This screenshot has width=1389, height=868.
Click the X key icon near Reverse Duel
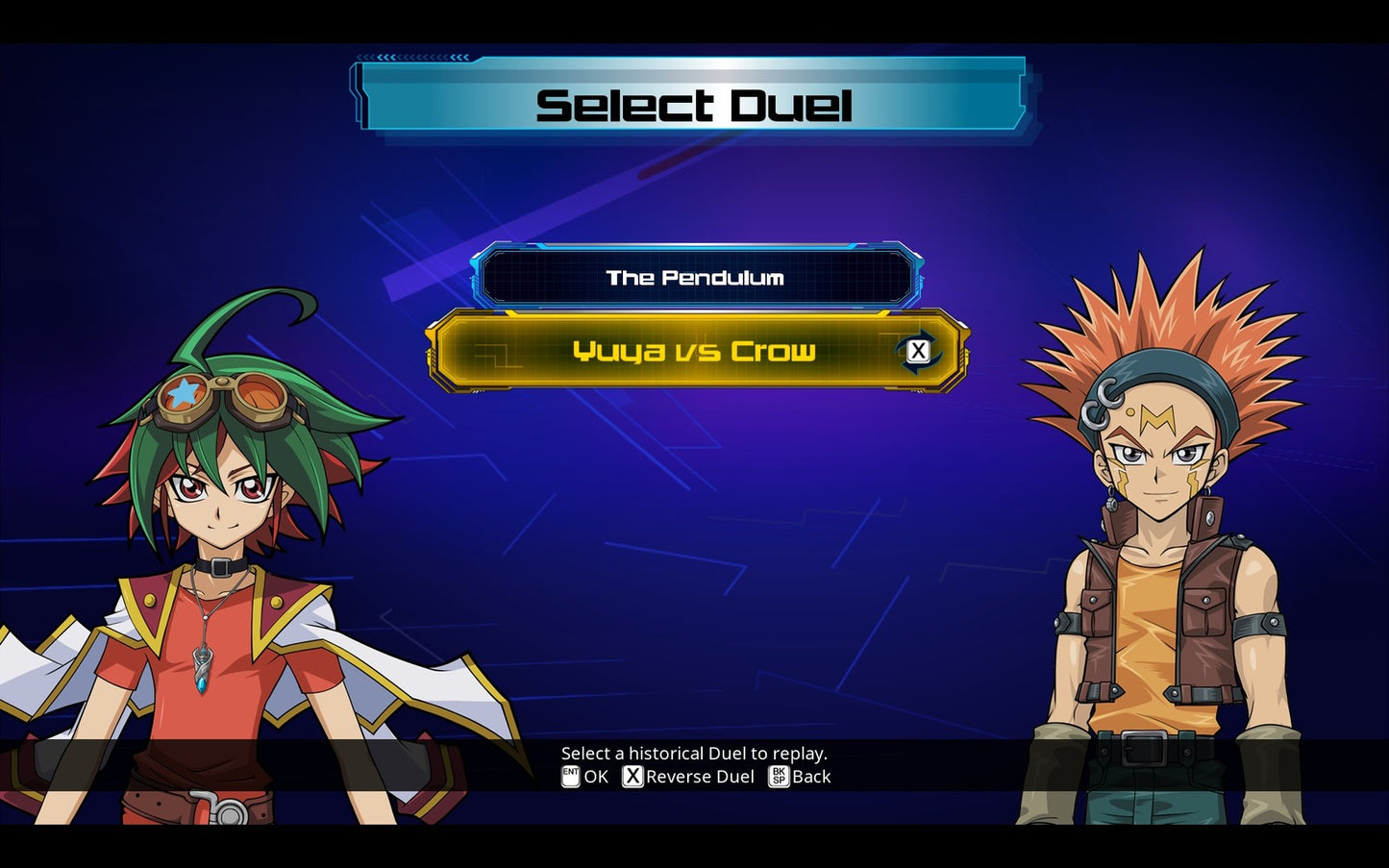coord(632,777)
